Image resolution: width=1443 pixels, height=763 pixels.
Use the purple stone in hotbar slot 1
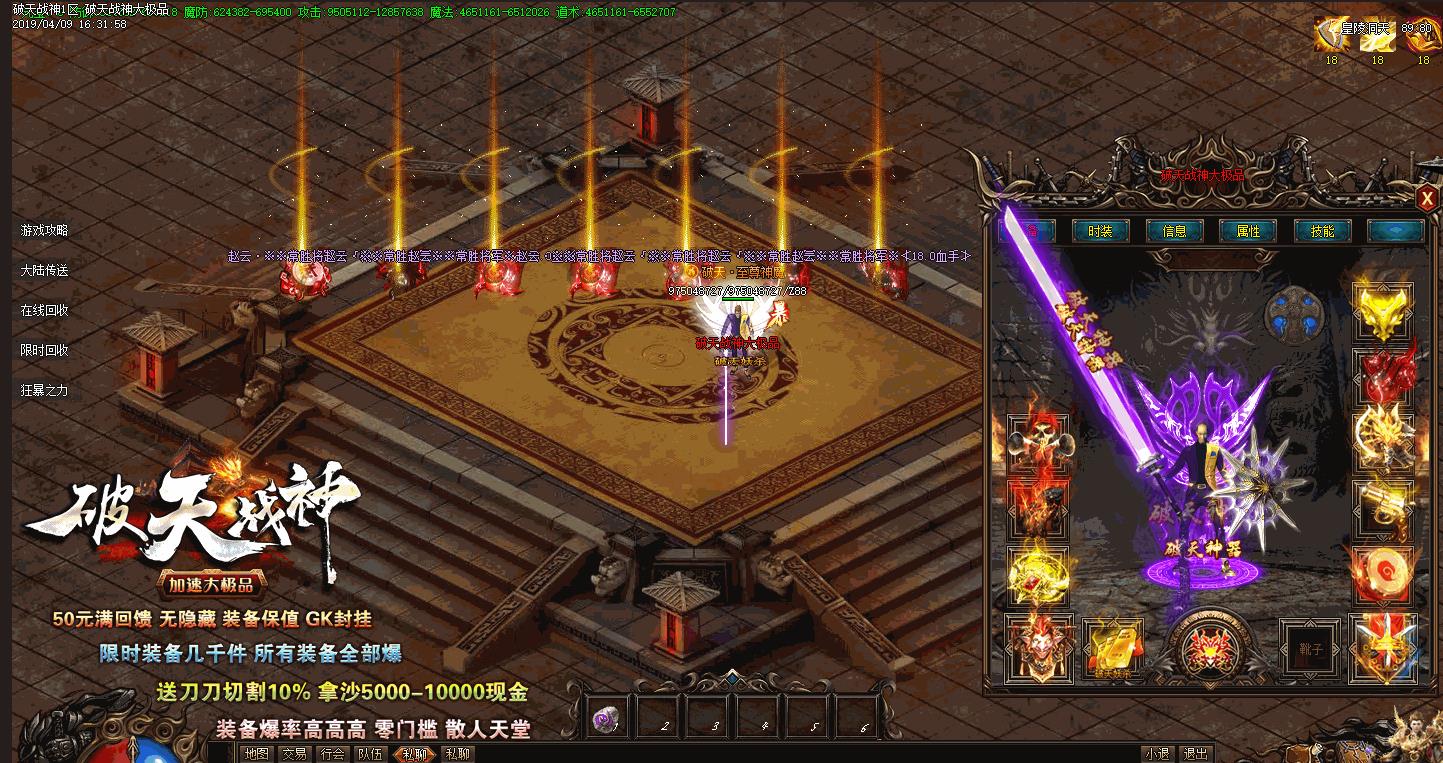coord(604,718)
